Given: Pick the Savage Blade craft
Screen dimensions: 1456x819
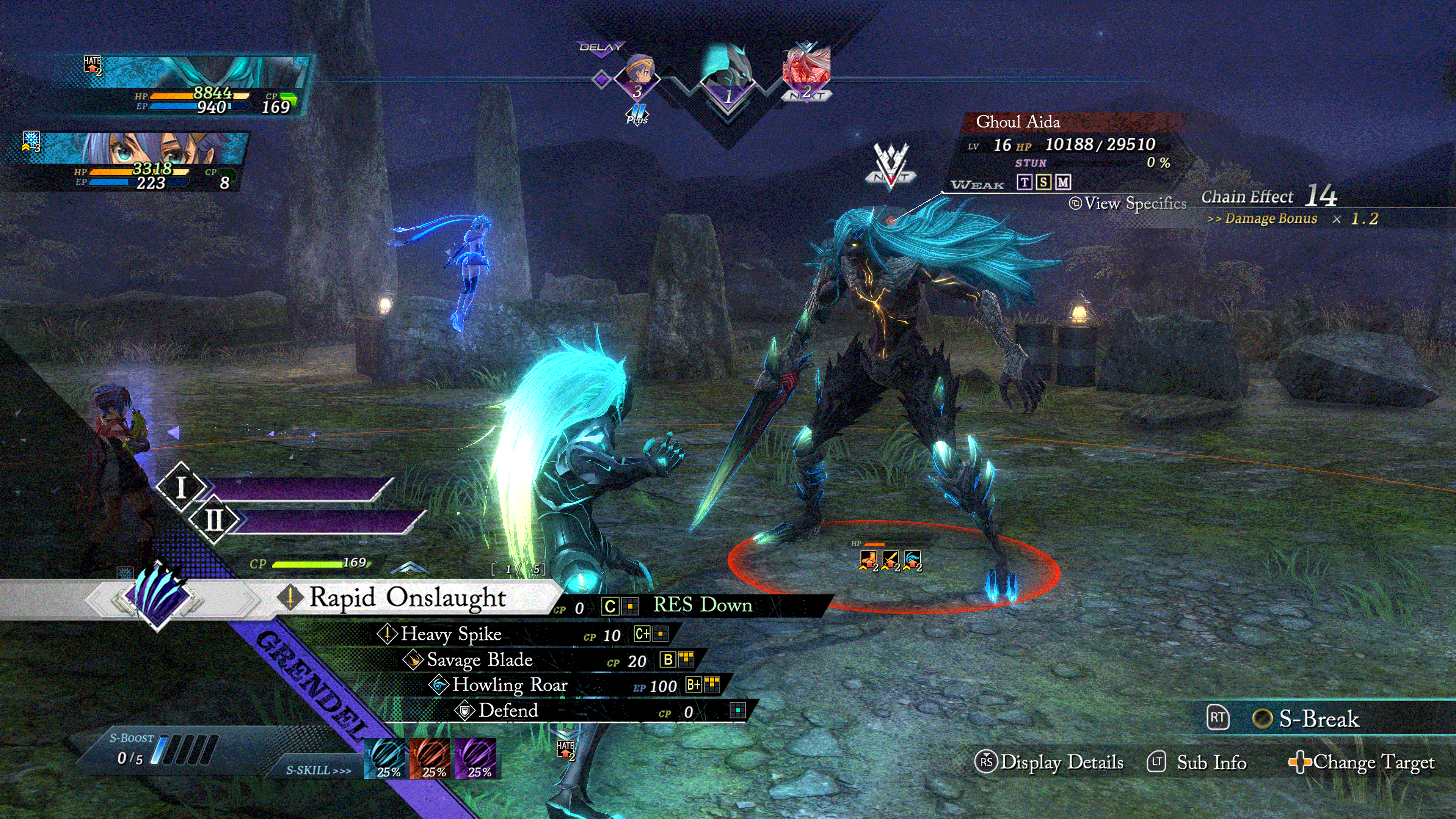Looking at the screenshot, I should 479,660.
